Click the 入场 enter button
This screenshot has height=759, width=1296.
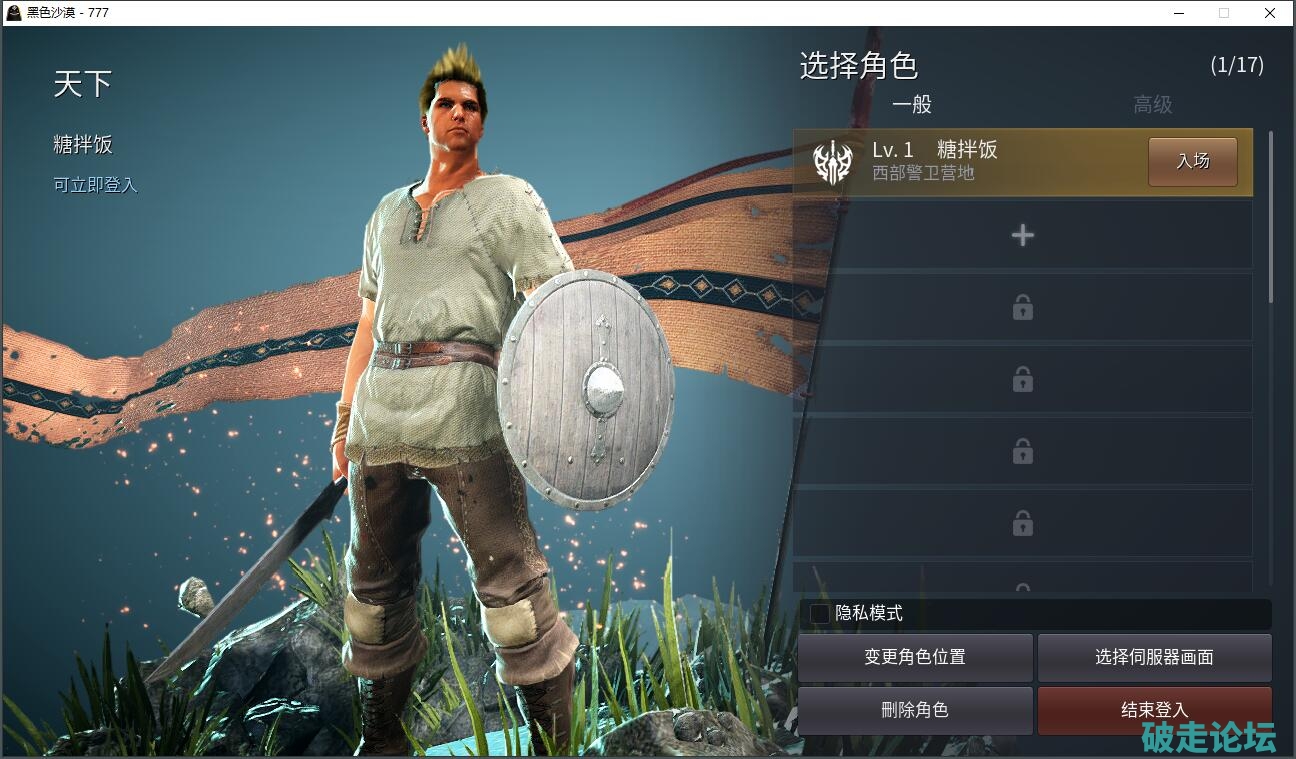tap(1192, 161)
